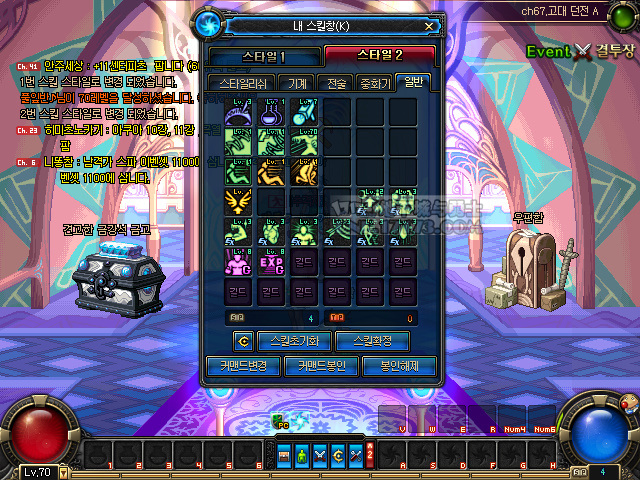Select the pink EXP guild skill icon

(273, 263)
